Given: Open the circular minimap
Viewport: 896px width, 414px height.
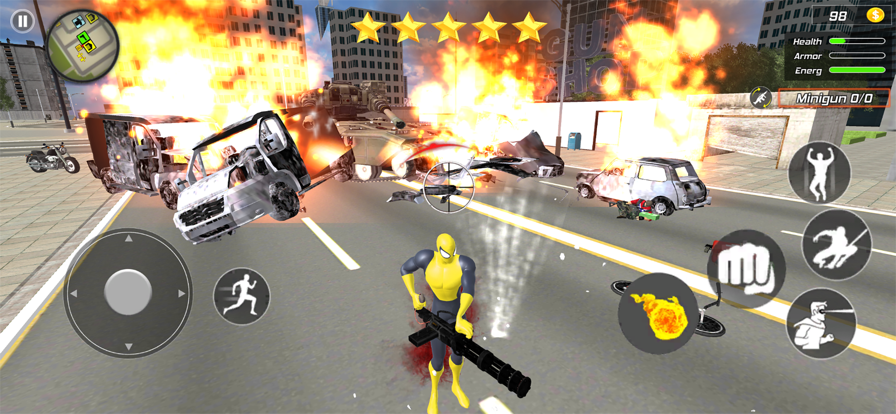Looking at the screenshot, I should pos(83,43).
